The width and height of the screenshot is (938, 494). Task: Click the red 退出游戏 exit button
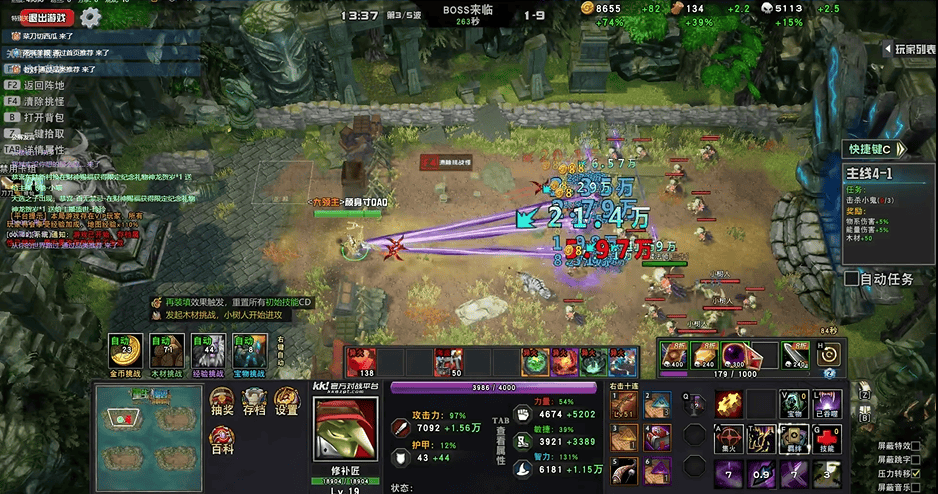pyautogui.click(x=47, y=17)
